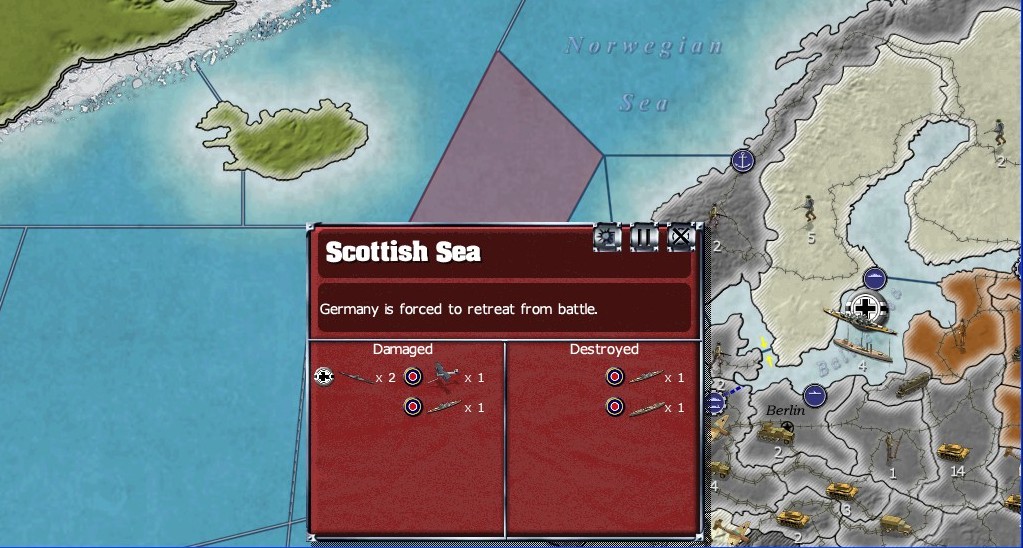Click the pause button on battle report
The width and height of the screenshot is (1023, 548).
(644, 238)
